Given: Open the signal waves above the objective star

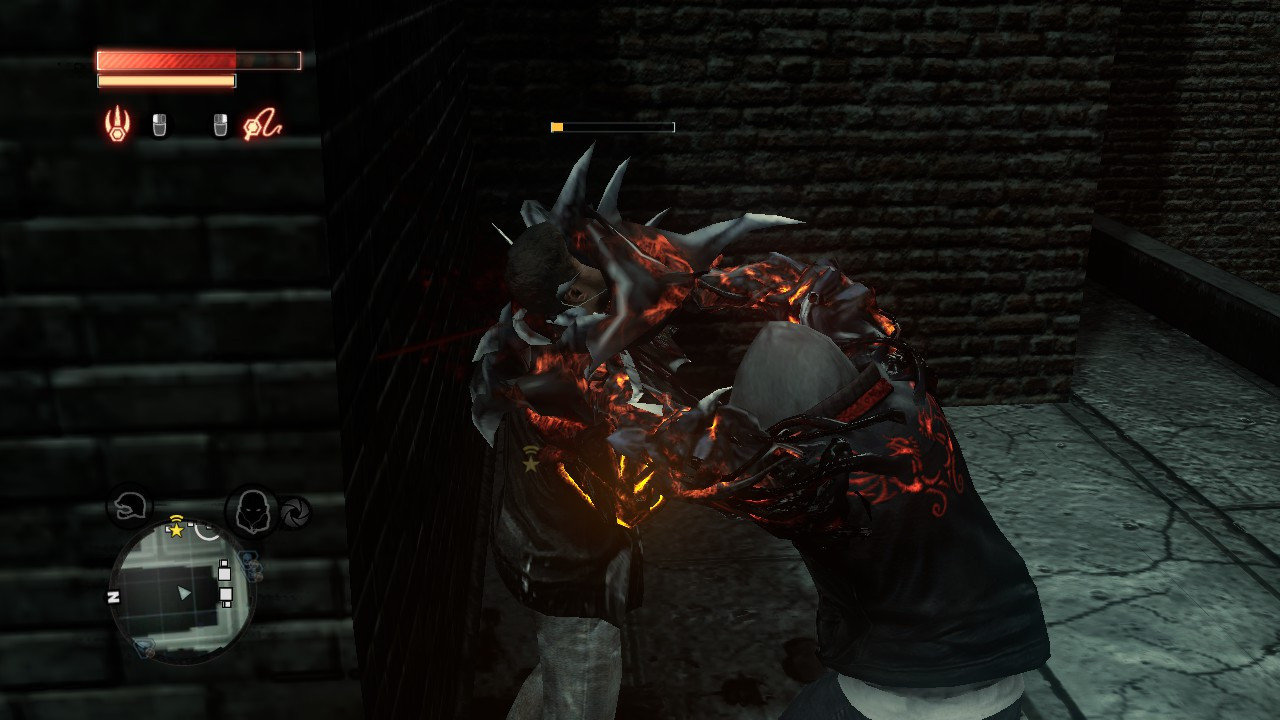Looking at the screenshot, I should [x=176, y=520].
